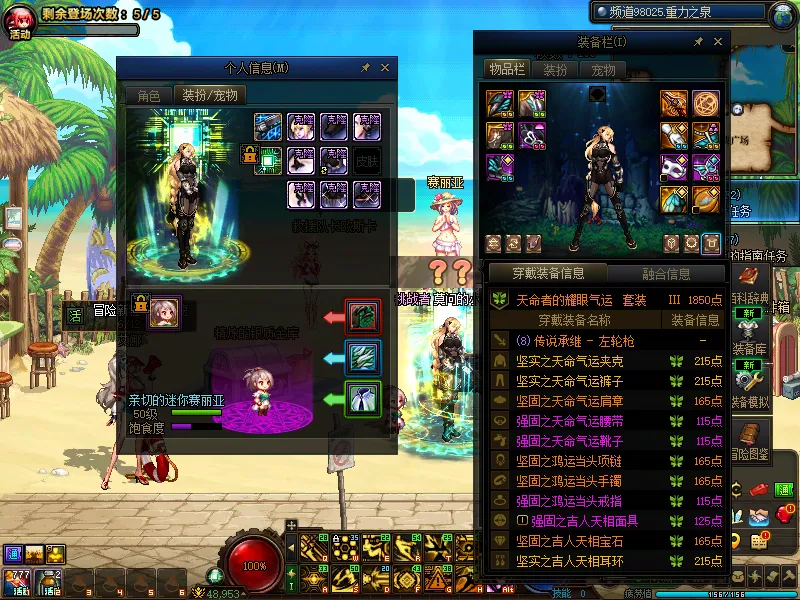The height and width of the screenshot is (600, 800).
Task: Open the 活动 event button
Action: 19,21
